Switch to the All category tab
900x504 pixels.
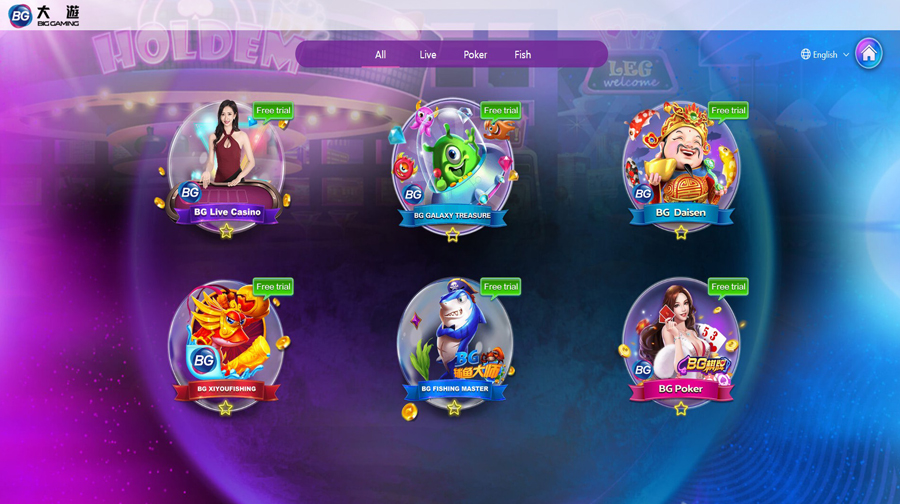(380, 55)
